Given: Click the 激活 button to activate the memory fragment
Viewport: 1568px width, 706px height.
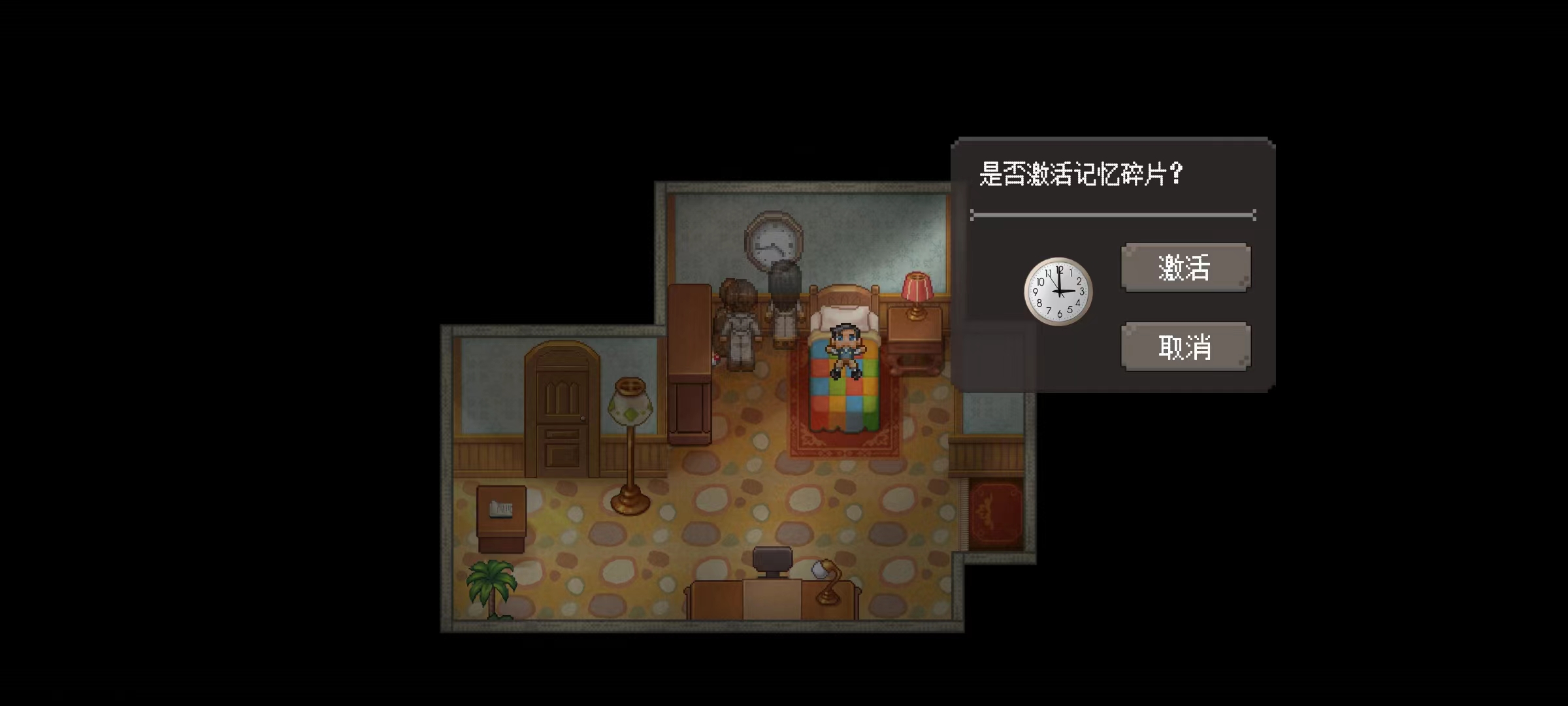Looking at the screenshot, I should click(1184, 267).
